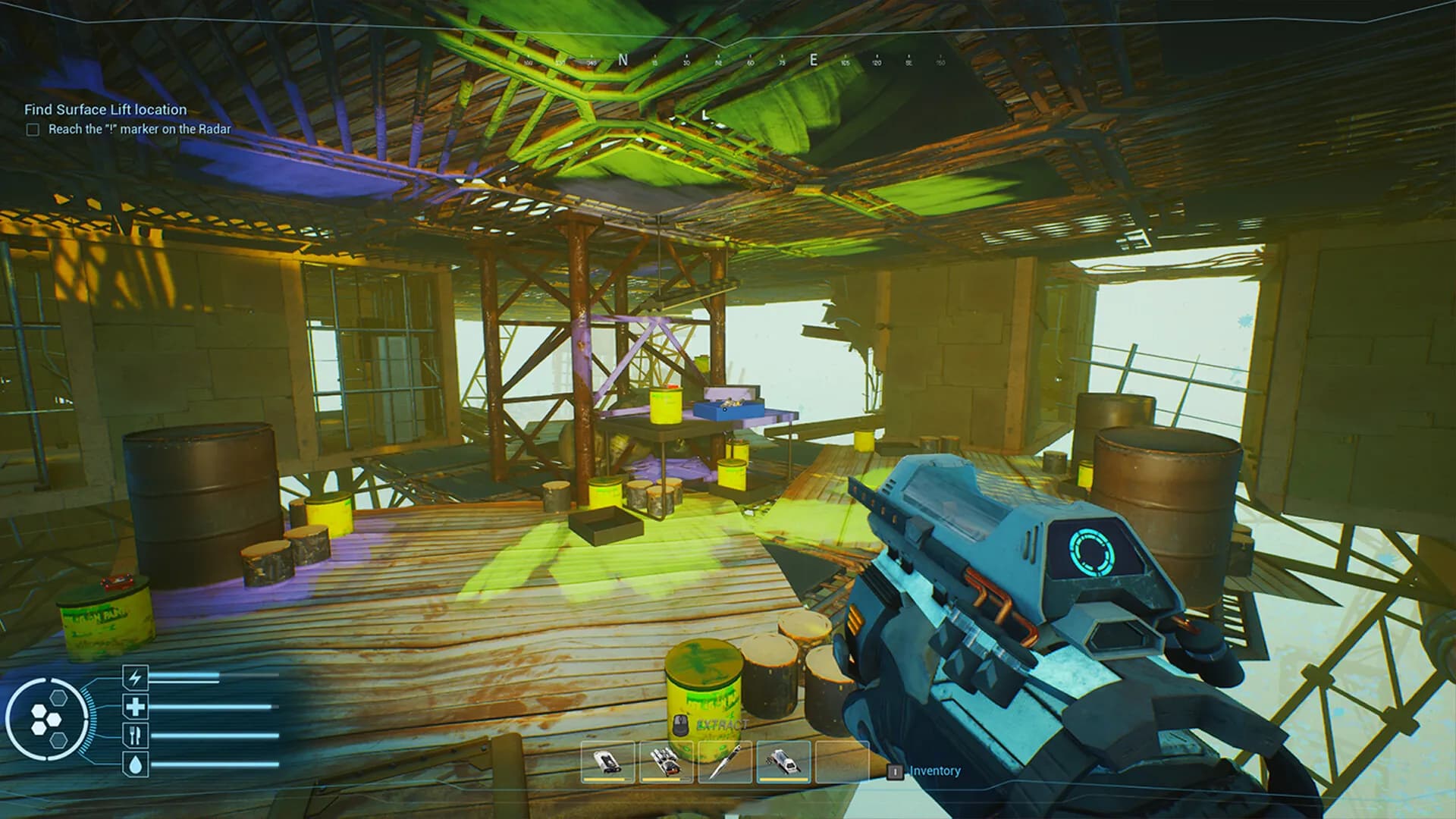Screen dimensions: 1456x819
Task: Click the lightning bolt energy icon
Action: pyautogui.click(x=136, y=677)
